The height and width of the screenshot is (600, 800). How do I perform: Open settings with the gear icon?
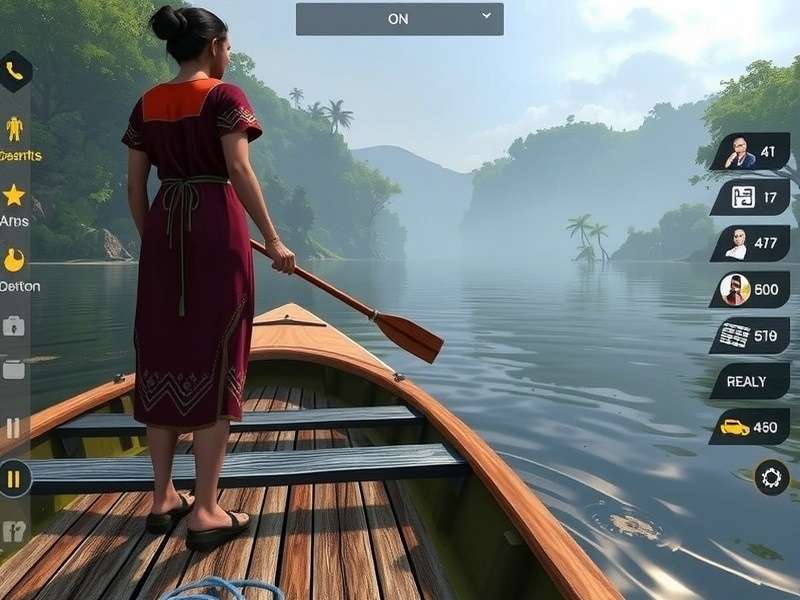771,478
